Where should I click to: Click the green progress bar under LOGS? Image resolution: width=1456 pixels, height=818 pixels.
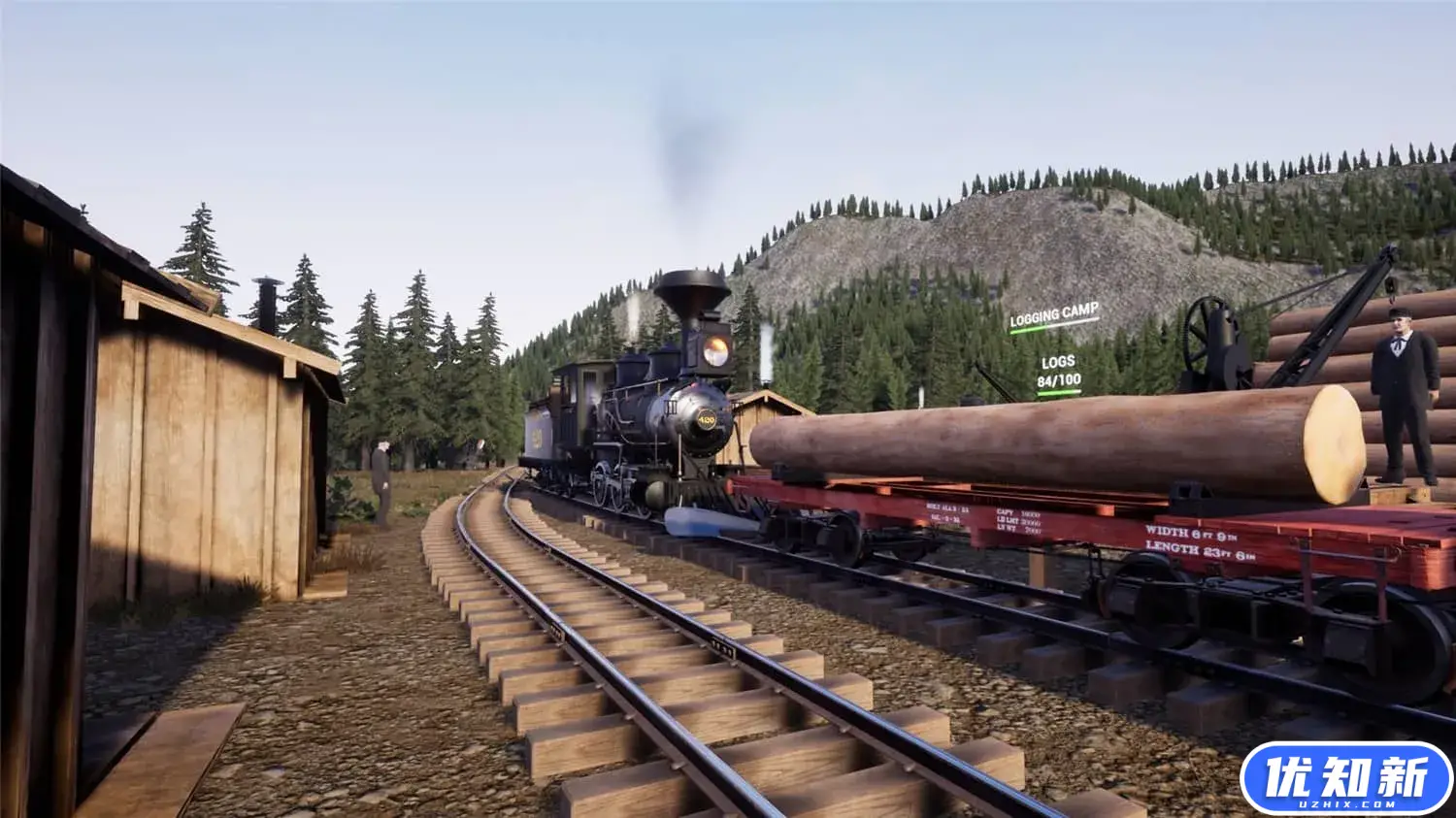pos(1059,392)
